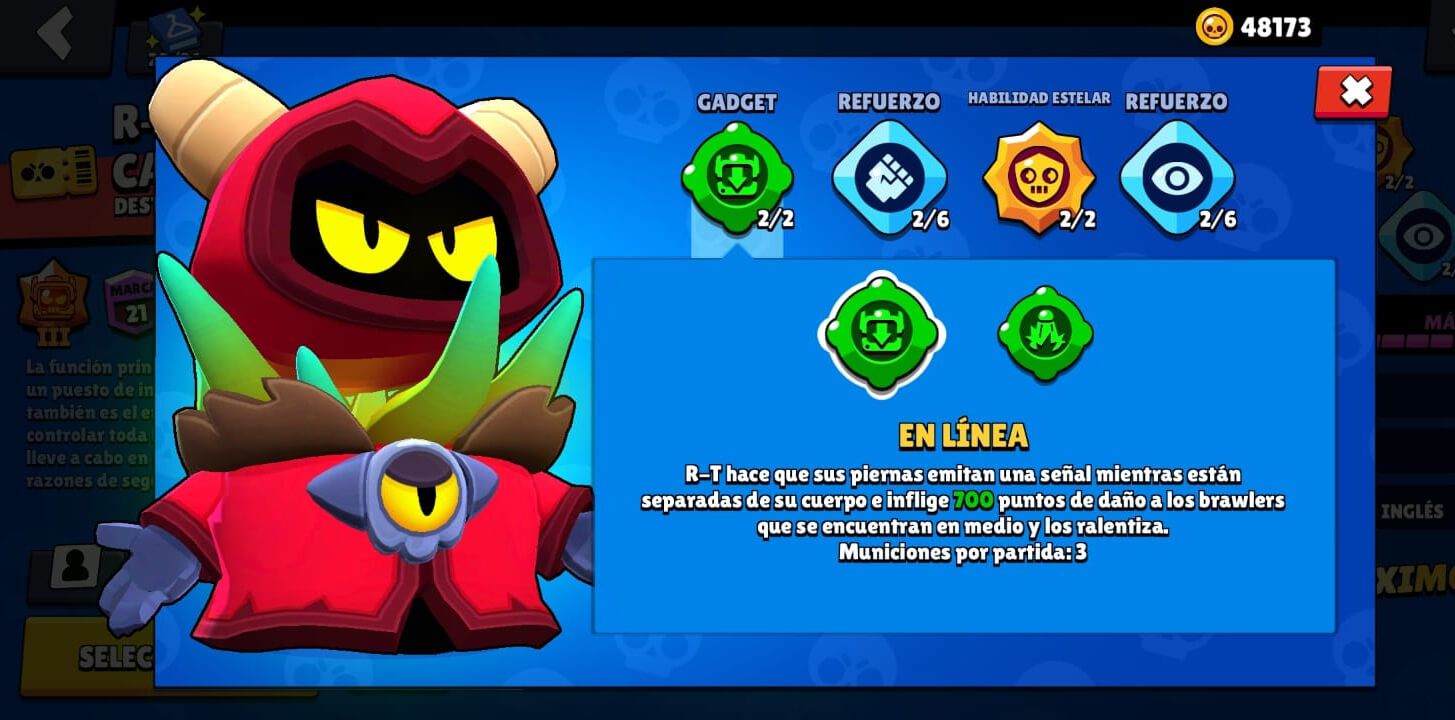View the Habilidad Estelar star power icon
This screenshot has width=1455, height=720.
1038,176
